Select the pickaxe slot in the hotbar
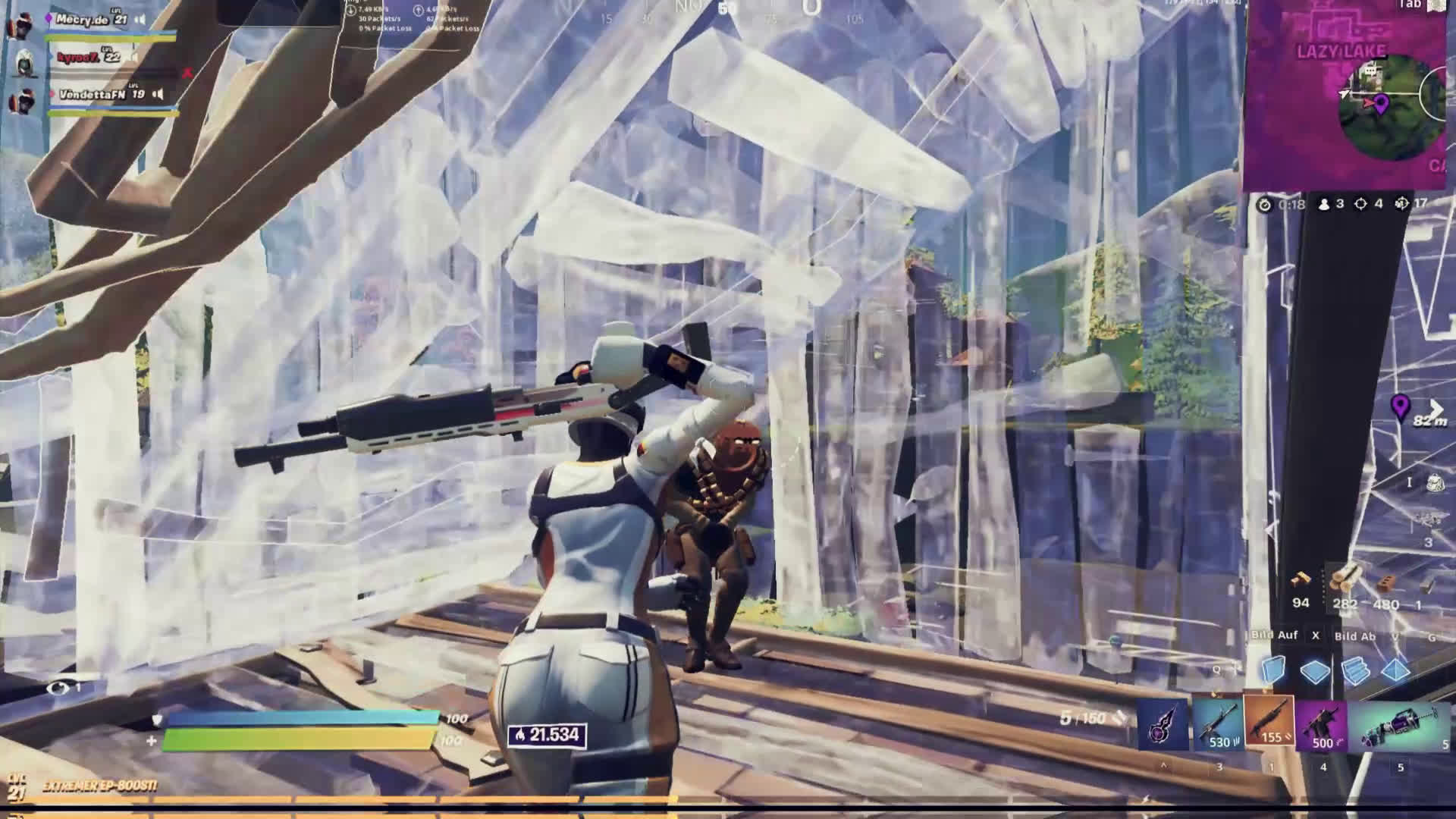This screenshot has height=819, width=1456. coord(1163,724)
